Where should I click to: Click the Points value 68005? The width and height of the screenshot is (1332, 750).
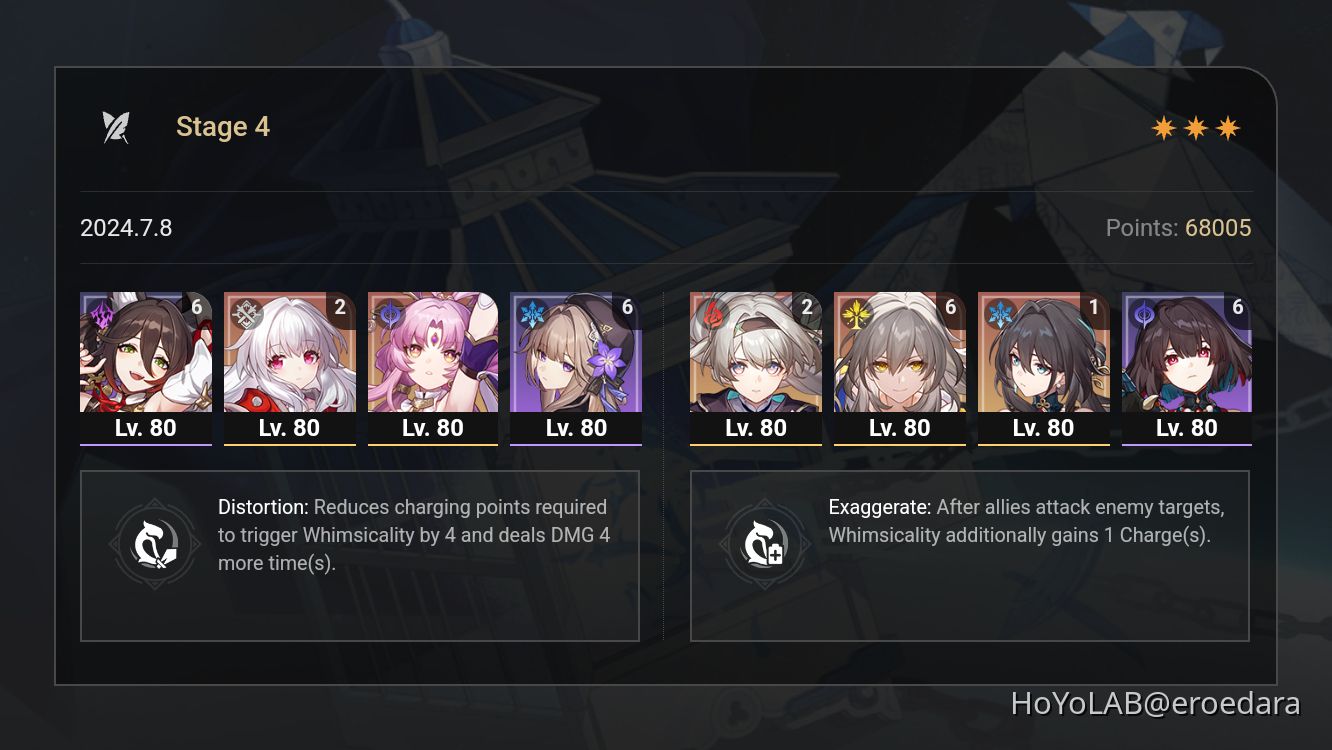[x=1221, y=228]
